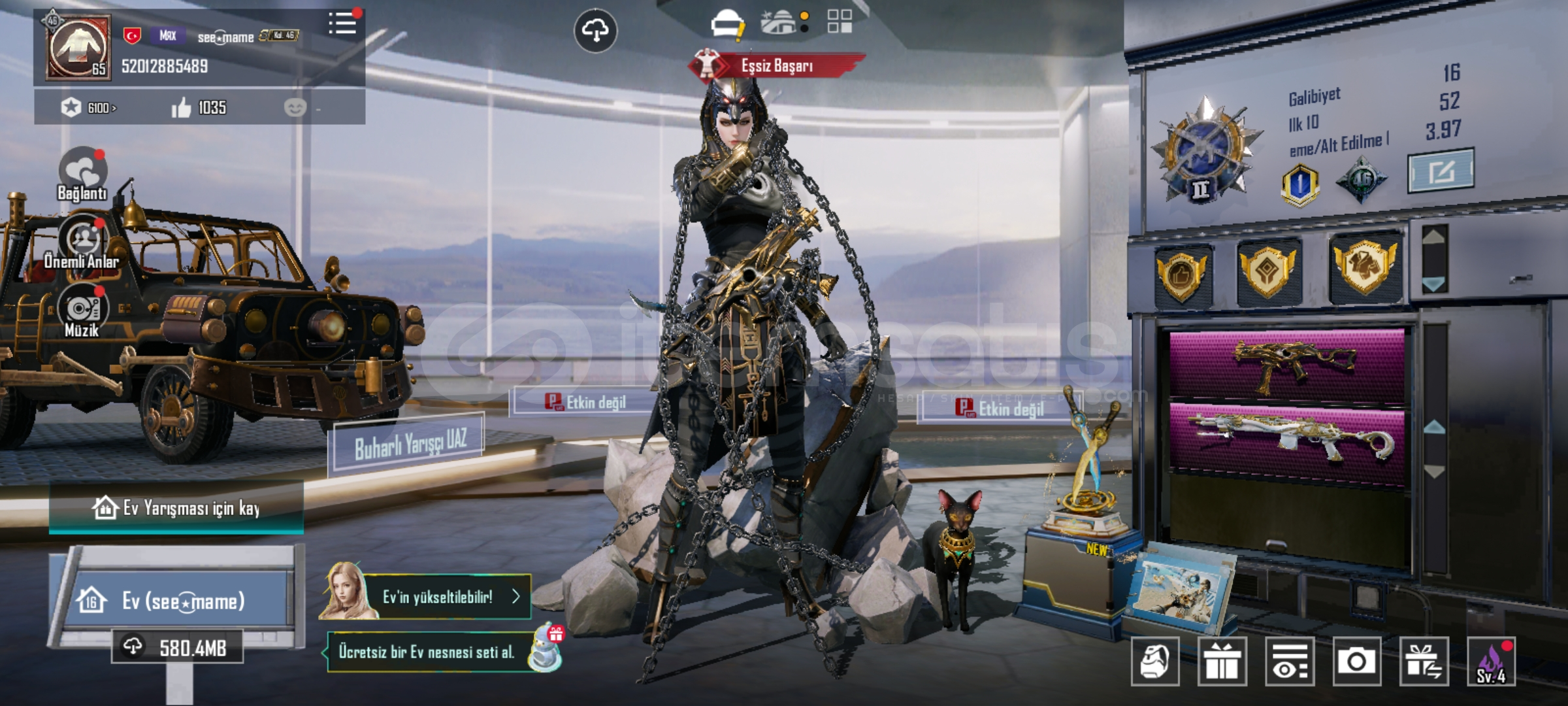
Task: Open the backpack inventory icon
Action: (x=1155, y=662)
